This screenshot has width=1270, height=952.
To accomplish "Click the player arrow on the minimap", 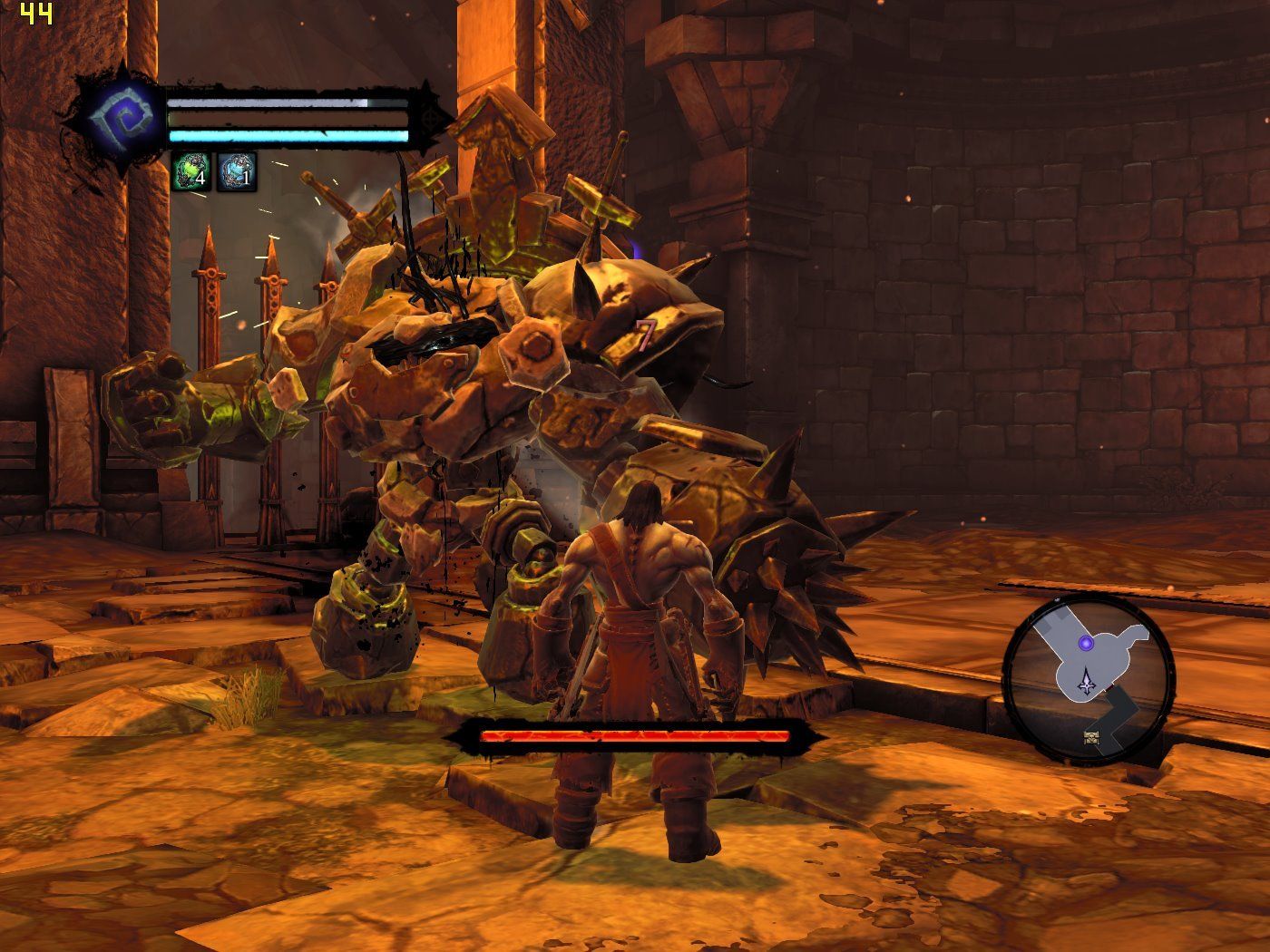I will (x=1086, y=682).
